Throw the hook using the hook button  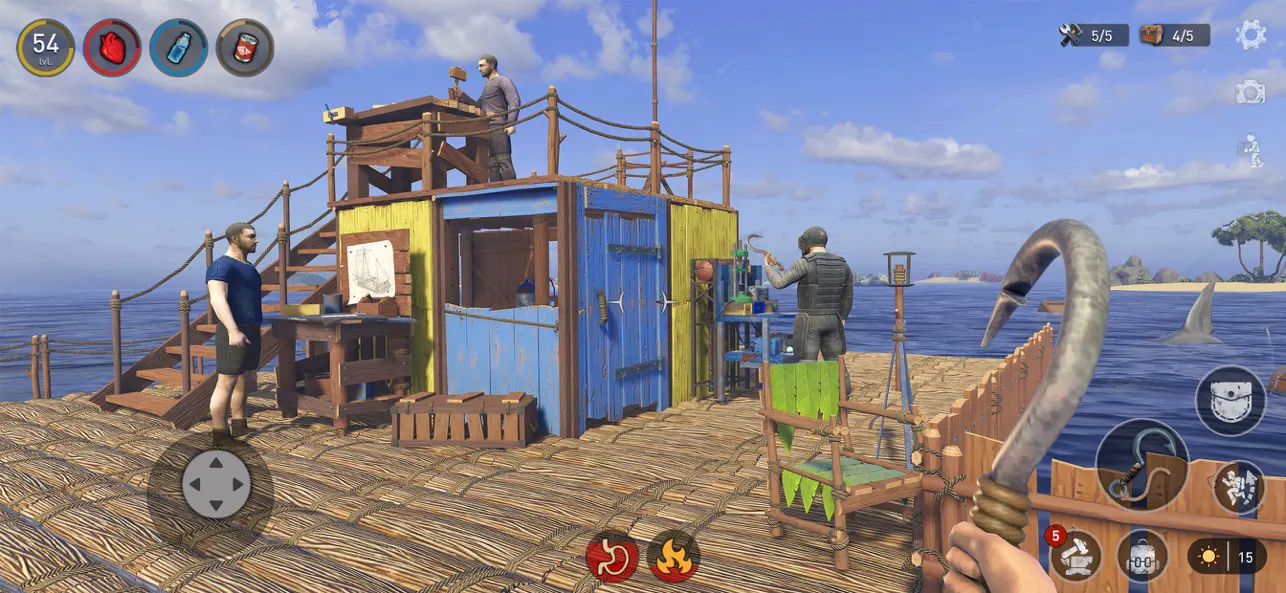pos(1142,465)
